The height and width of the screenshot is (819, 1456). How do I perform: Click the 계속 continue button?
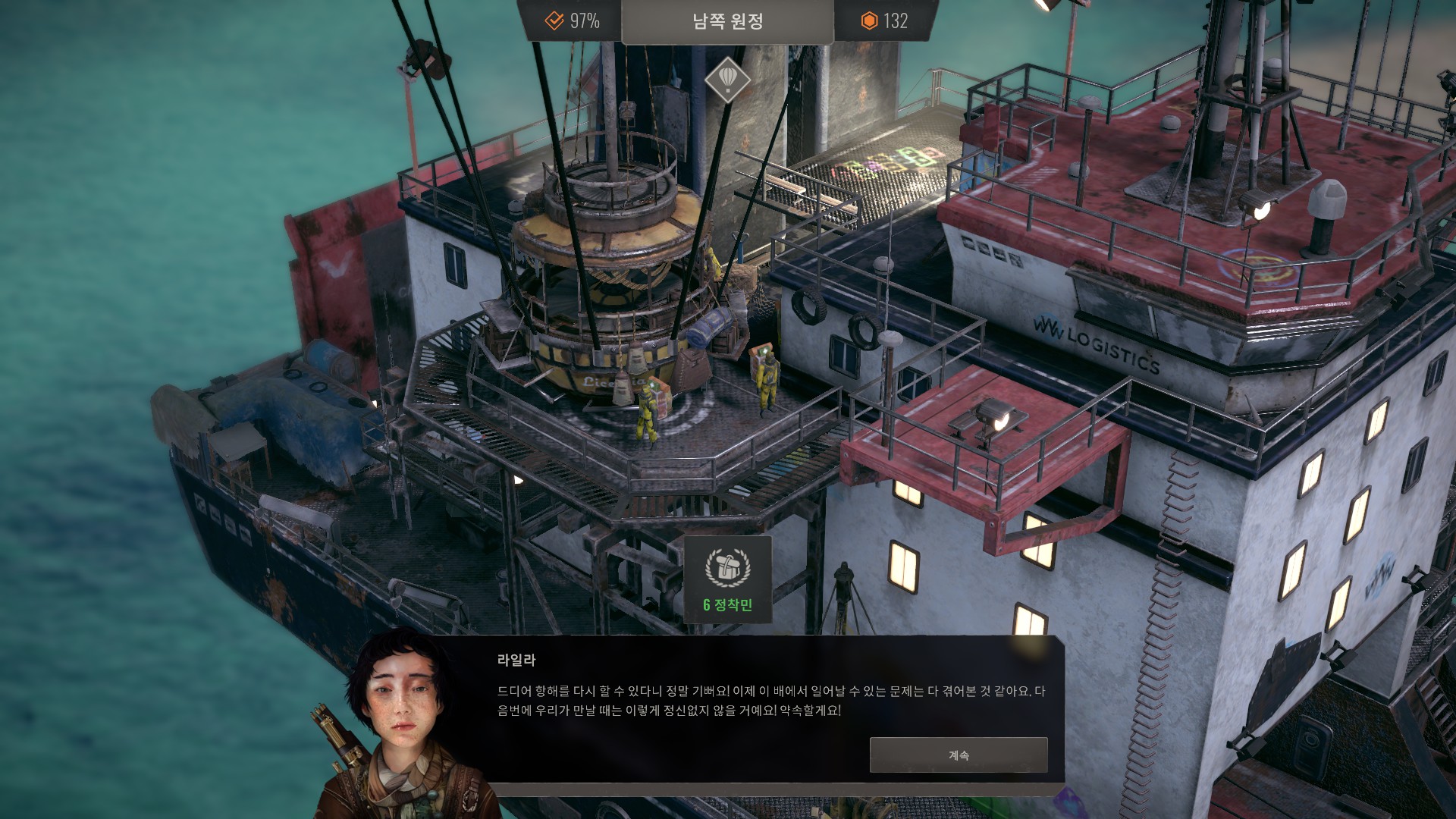tap(959, 755)
